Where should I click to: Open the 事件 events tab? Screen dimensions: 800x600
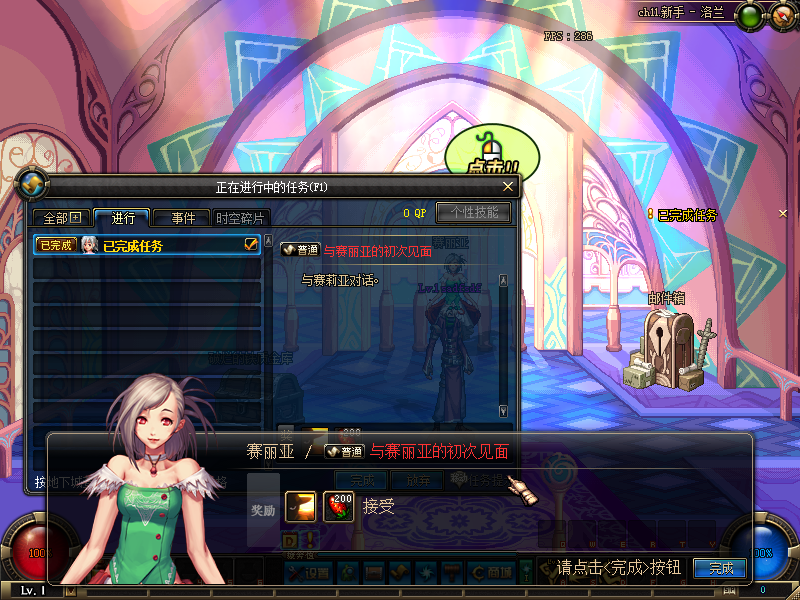click(182, 218)
